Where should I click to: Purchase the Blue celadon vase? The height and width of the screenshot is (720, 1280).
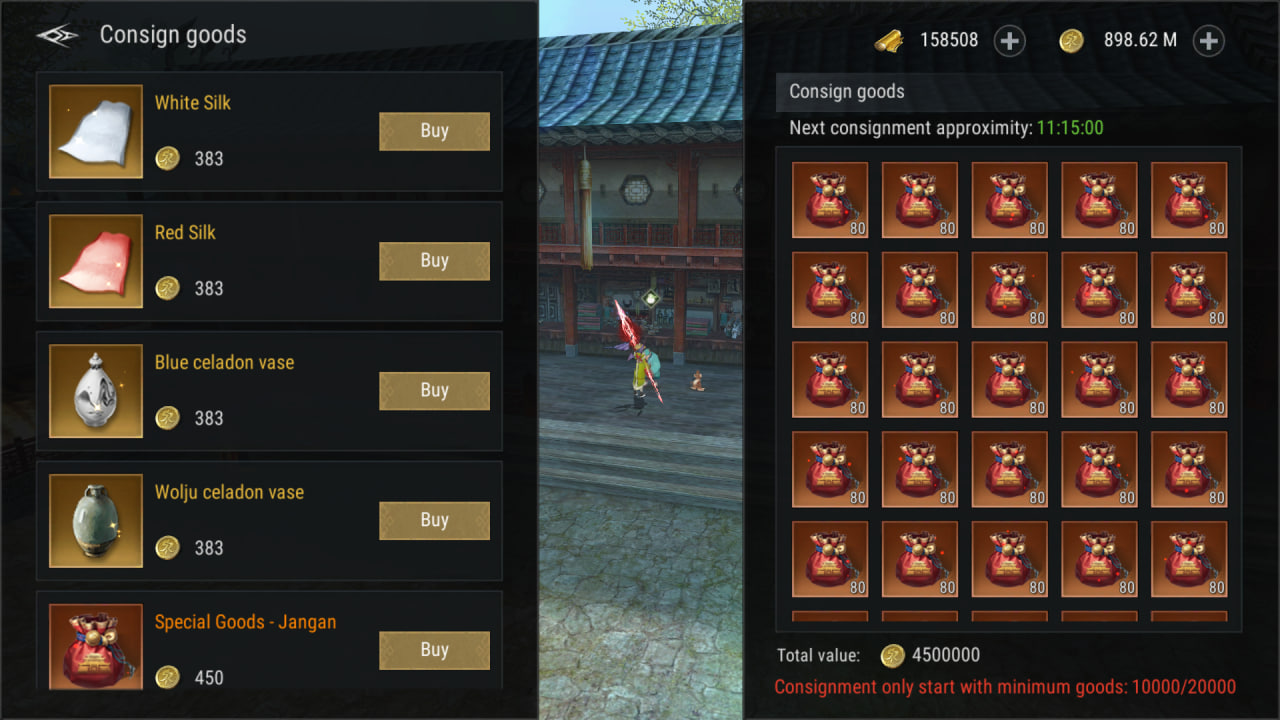pos(434,391)
